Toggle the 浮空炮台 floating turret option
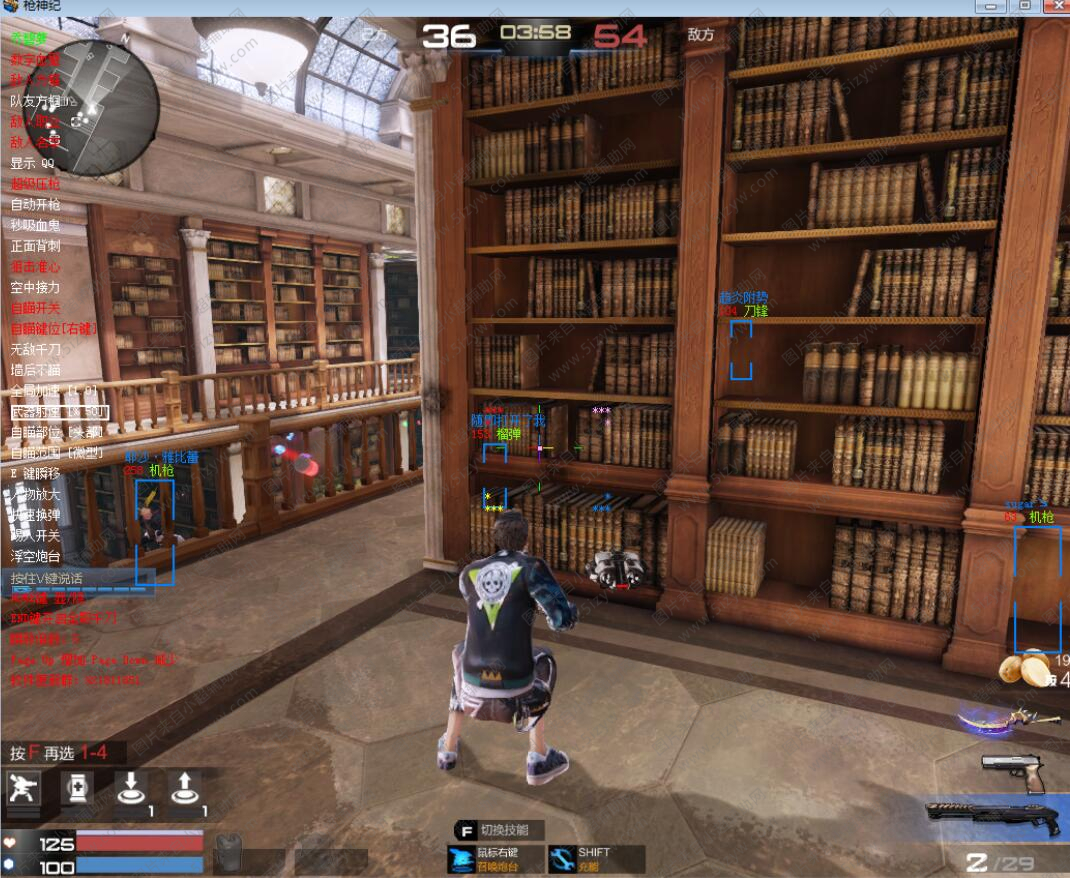The height and width of the screenshot is (878, 1070). click(x=35, y=556)
